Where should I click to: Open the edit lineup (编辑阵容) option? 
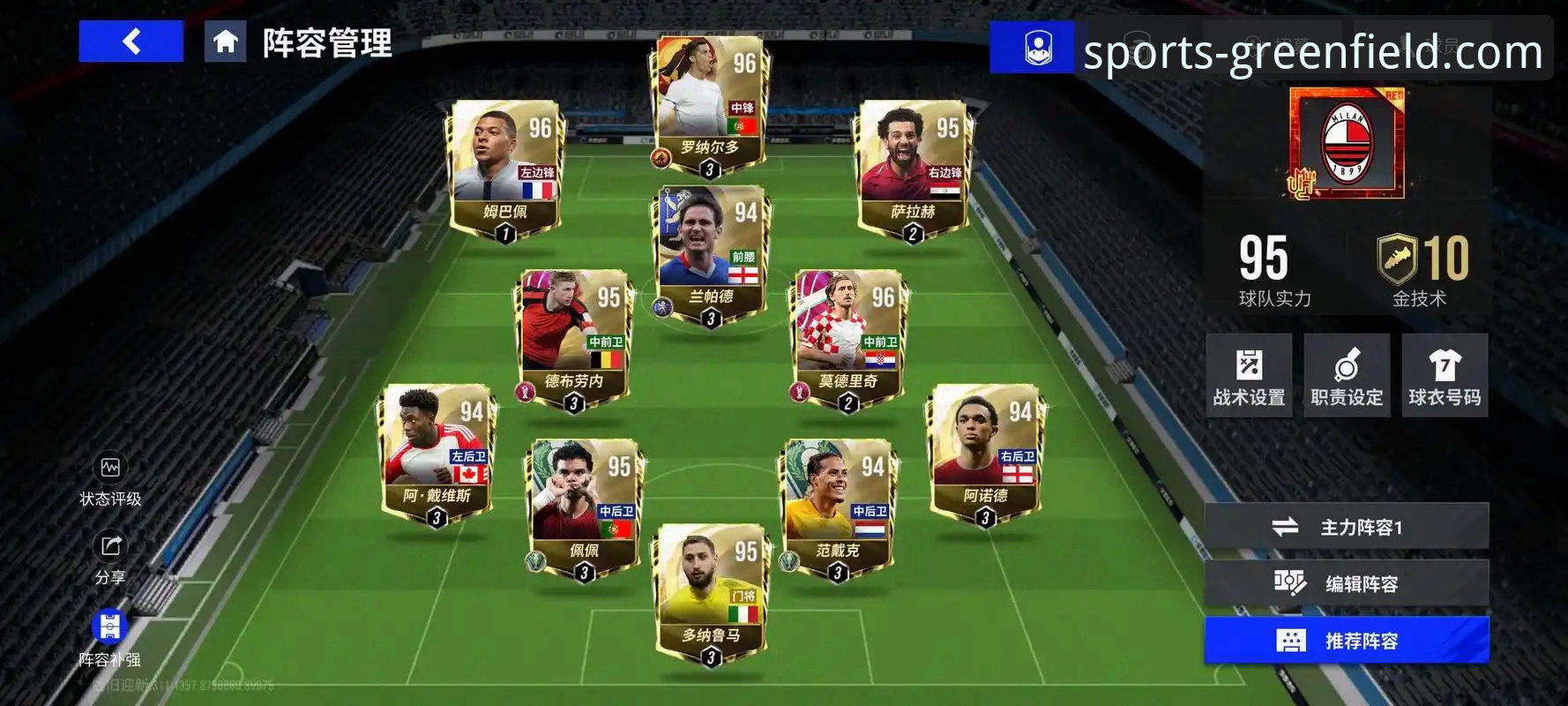(x=1347, y=583)
